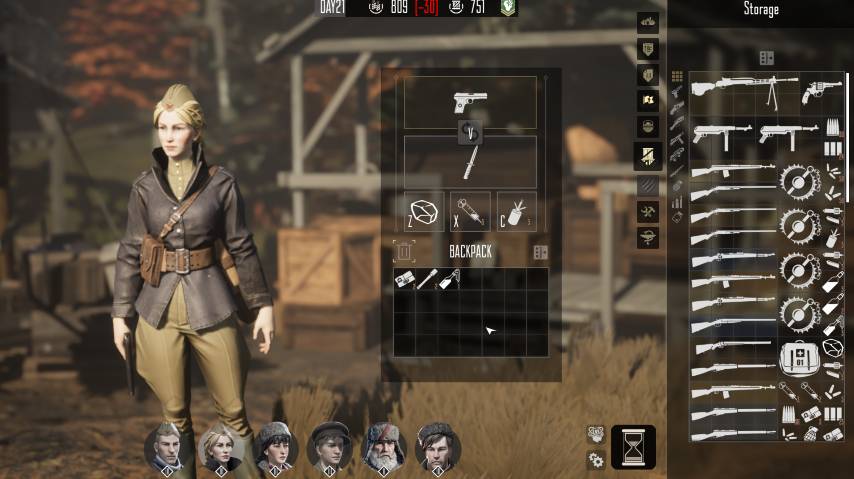This screenshot has height=479, width=854.
Task: Pick the revolver from storage
Action: [x=820, y=93]
